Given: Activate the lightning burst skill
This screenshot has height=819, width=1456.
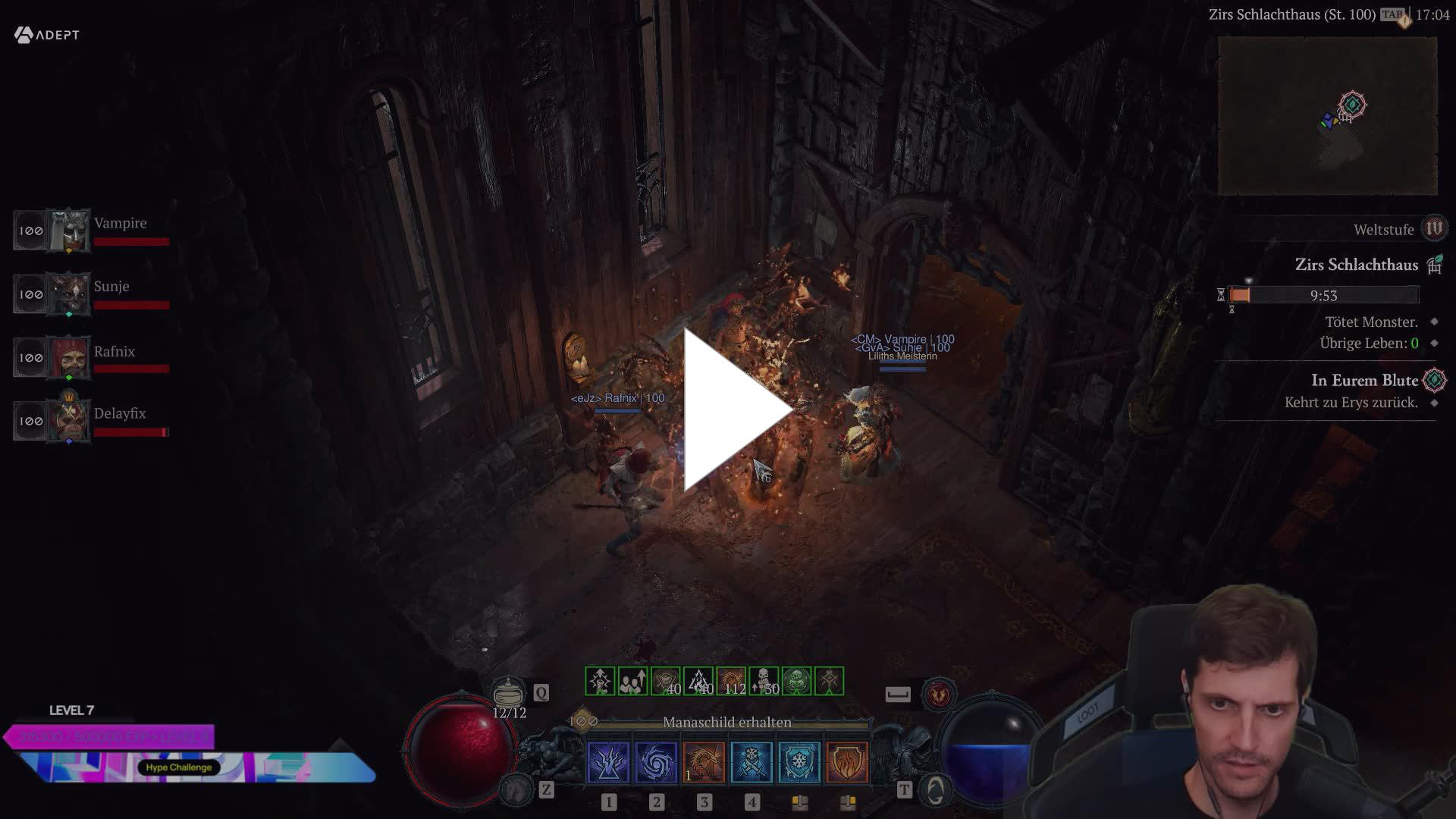Looking at the screenshot, I should [608, 762].
